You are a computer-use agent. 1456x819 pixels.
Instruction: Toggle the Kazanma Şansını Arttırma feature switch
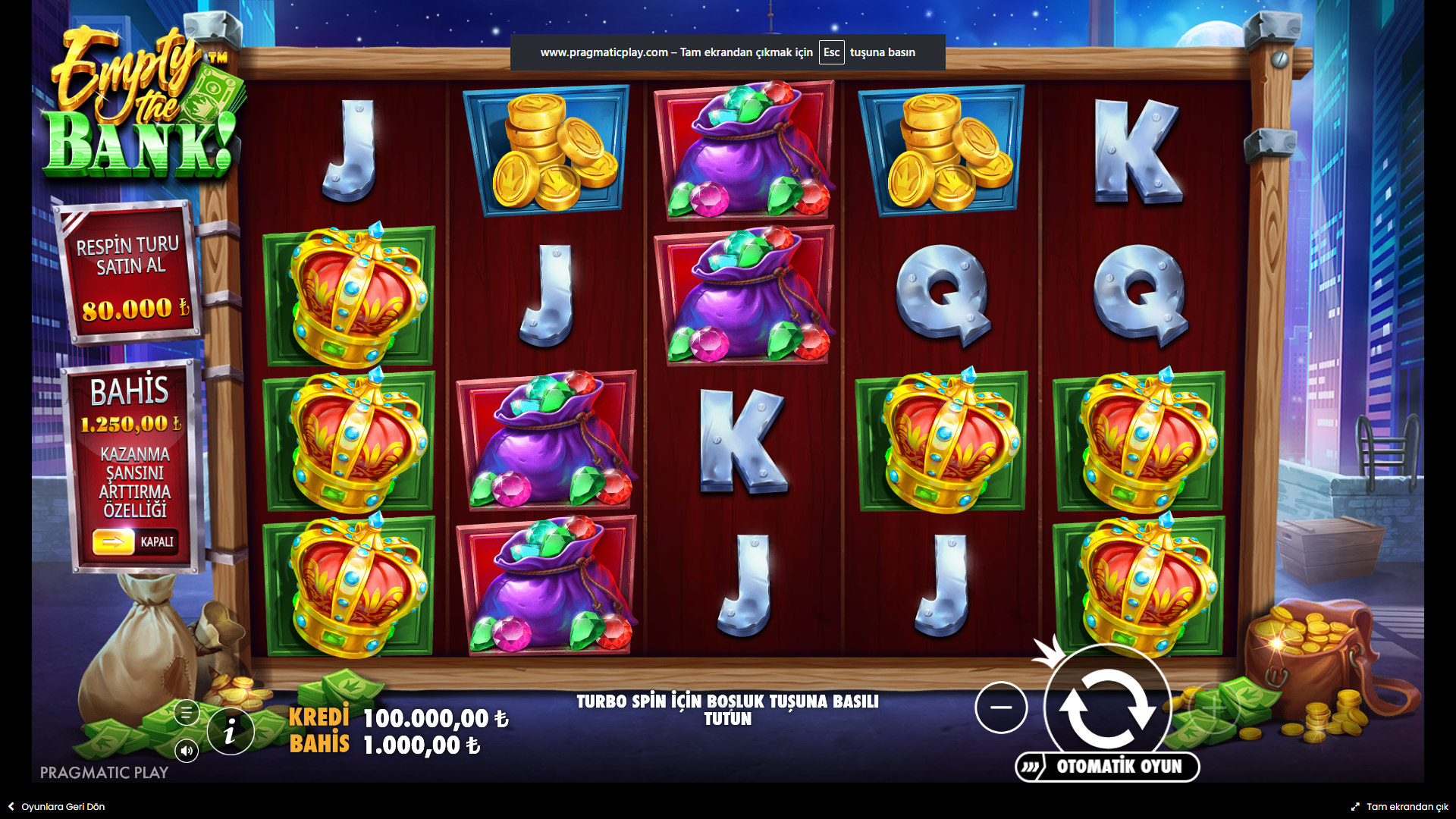click(135, 541)
